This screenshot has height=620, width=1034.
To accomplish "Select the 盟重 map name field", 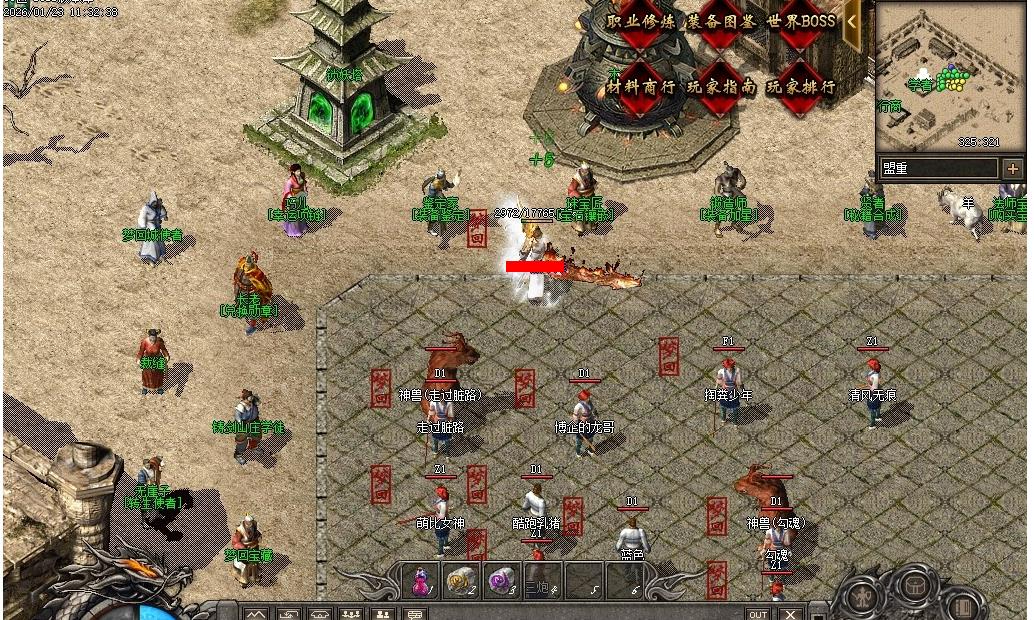I will (x=938, y=169).
